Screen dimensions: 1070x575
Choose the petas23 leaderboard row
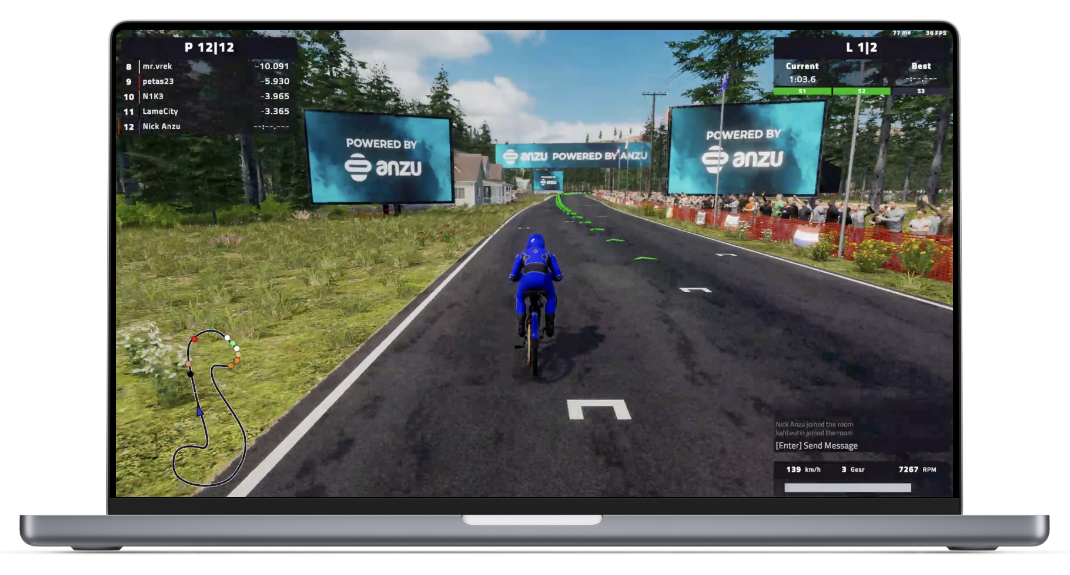point(207,81)
